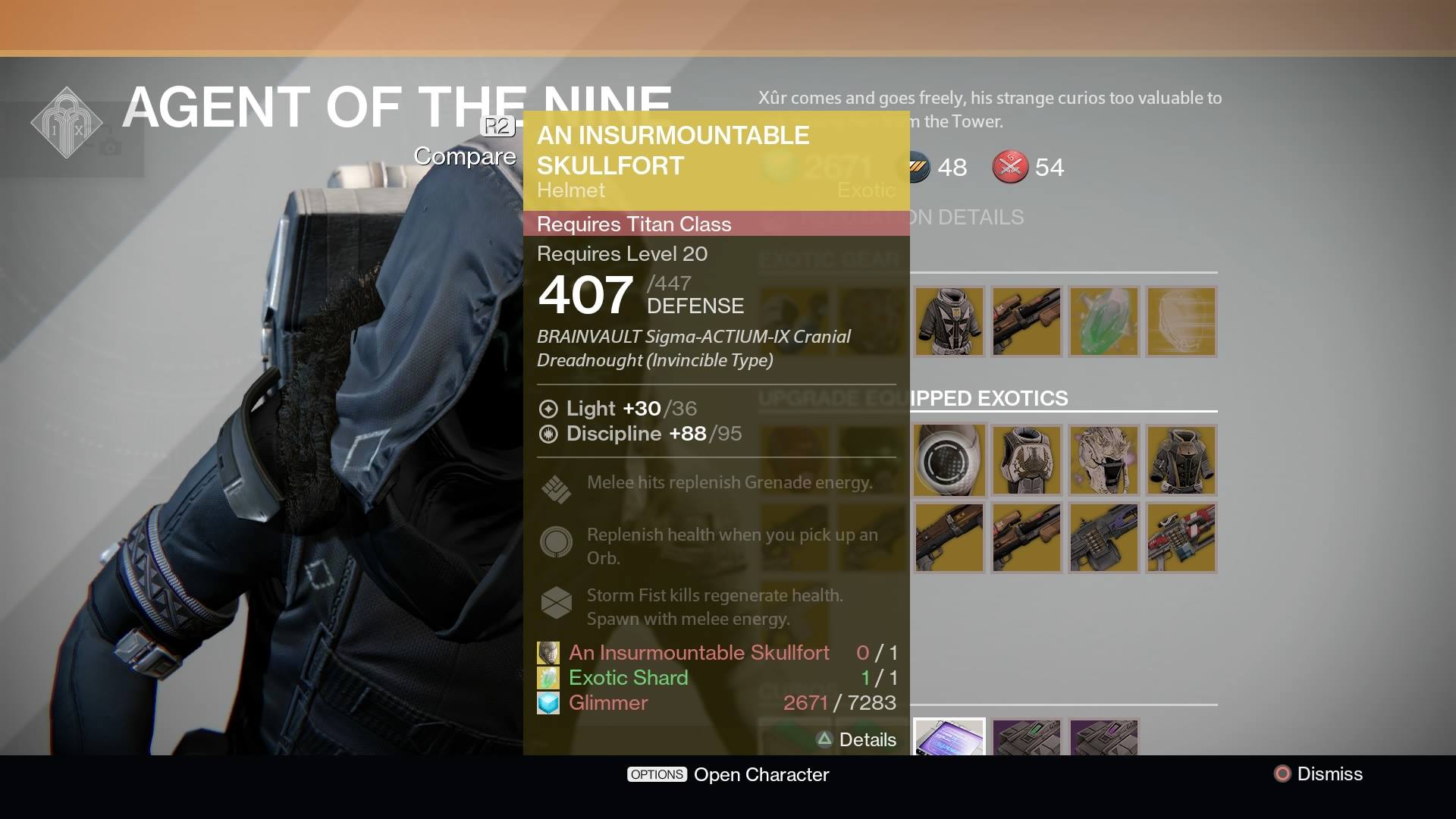Screen dimensions: 1456x819
Task: Click the Skullfort helmet icon in the cost list
Action: coord(548,652)
